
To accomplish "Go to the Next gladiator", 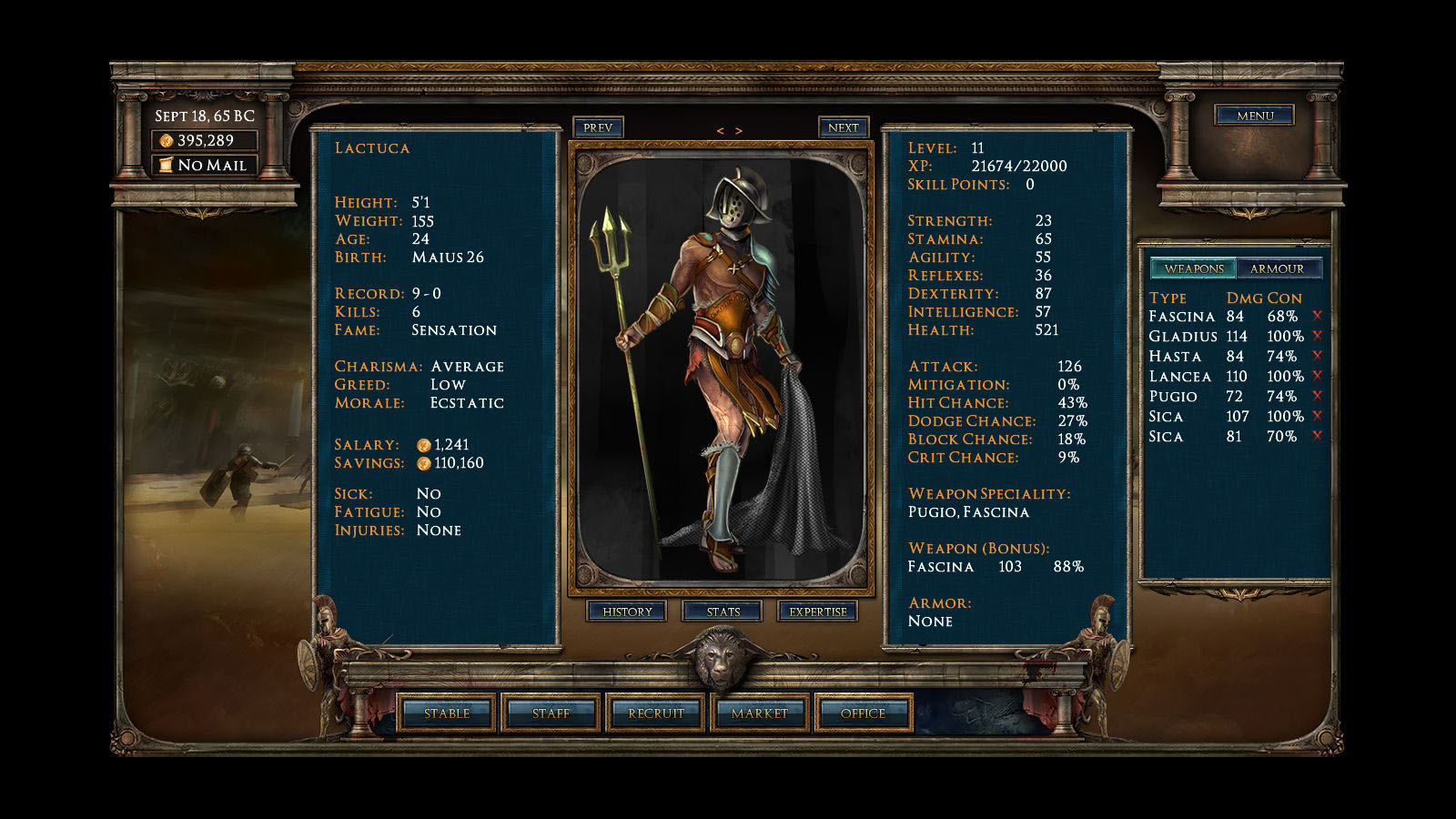I will tap(843, 127).
